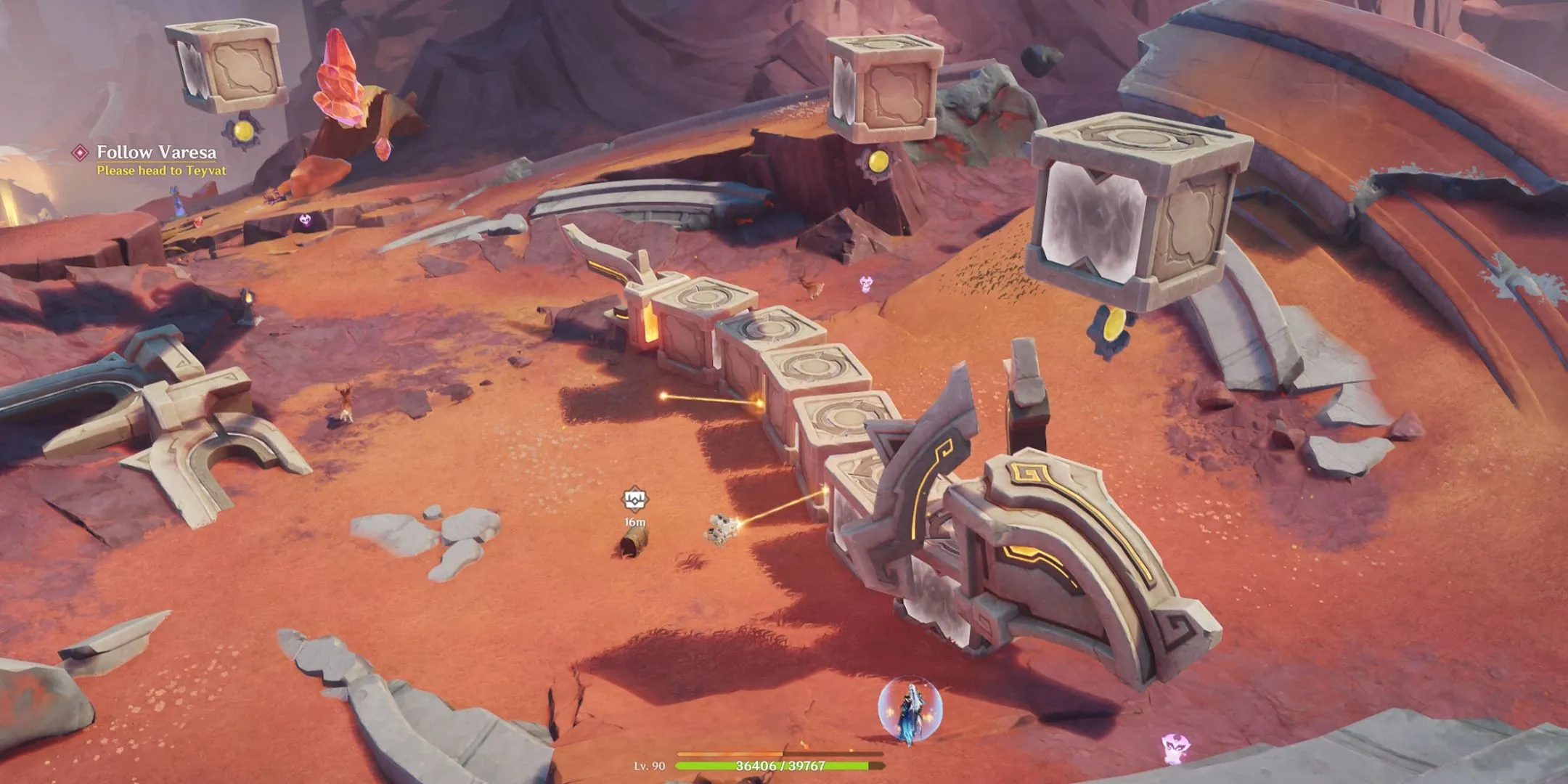Open the Follow Varesa quest tracker
1568x784 pixels.
[156, 152]
